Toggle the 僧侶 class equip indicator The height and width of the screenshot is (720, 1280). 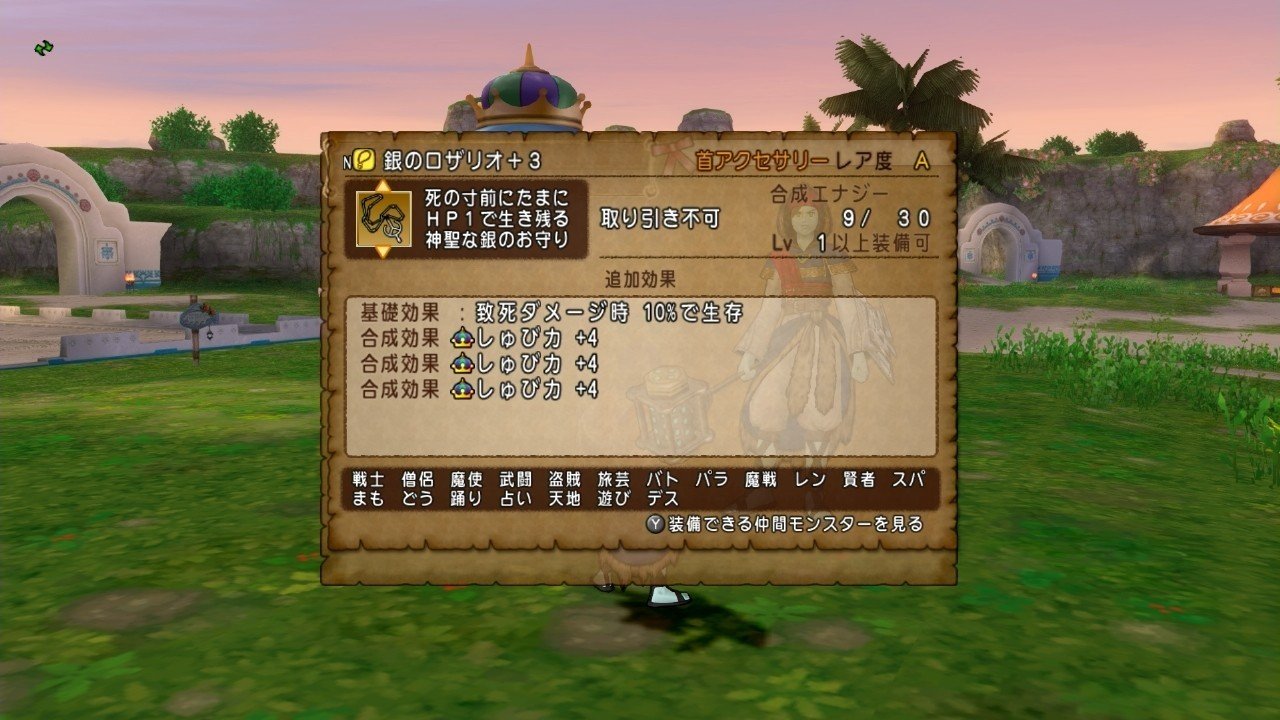(414, 481)
